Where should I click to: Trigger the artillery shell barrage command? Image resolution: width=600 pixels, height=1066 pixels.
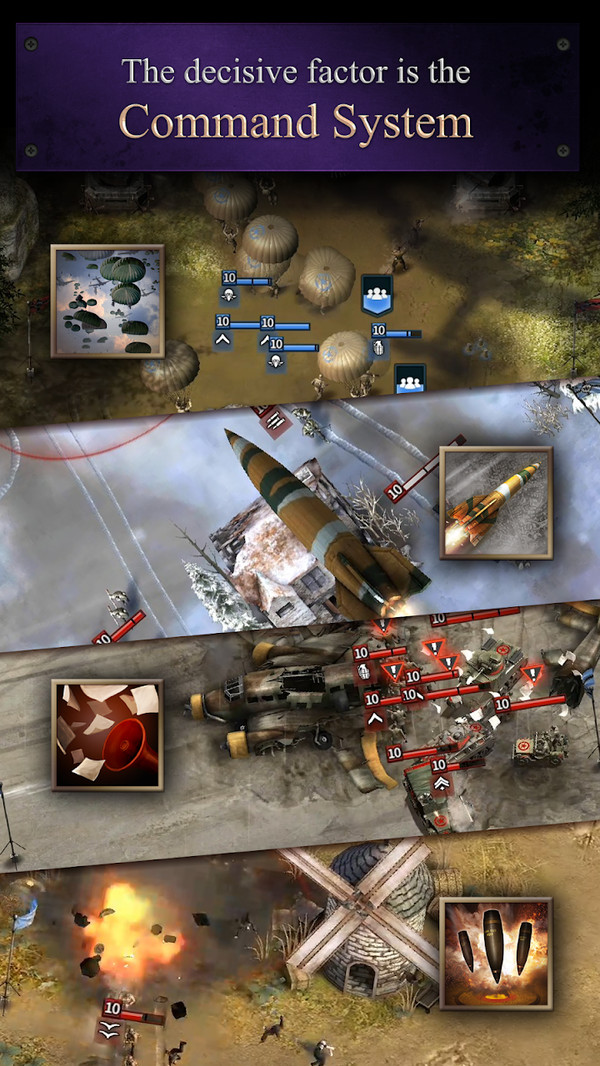pos(495,952)
